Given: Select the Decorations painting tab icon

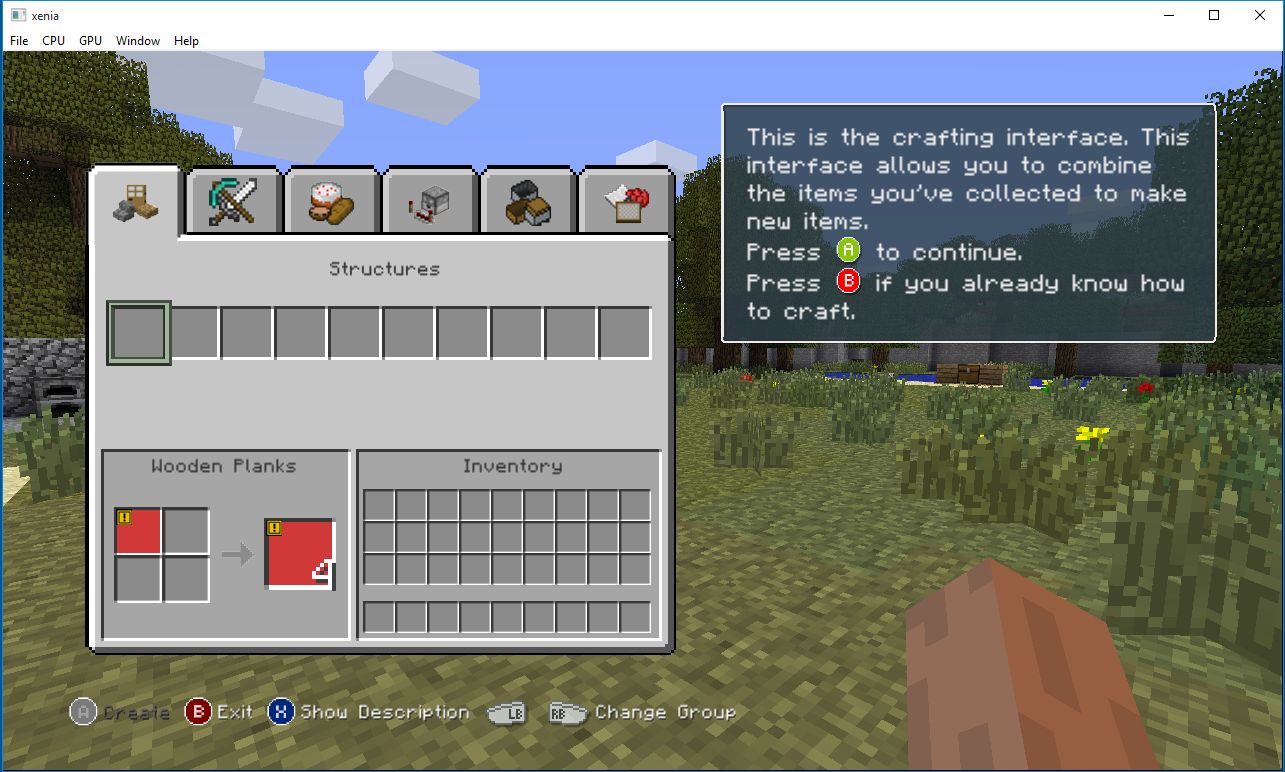Looking at the screenshot, I should 624,200.
